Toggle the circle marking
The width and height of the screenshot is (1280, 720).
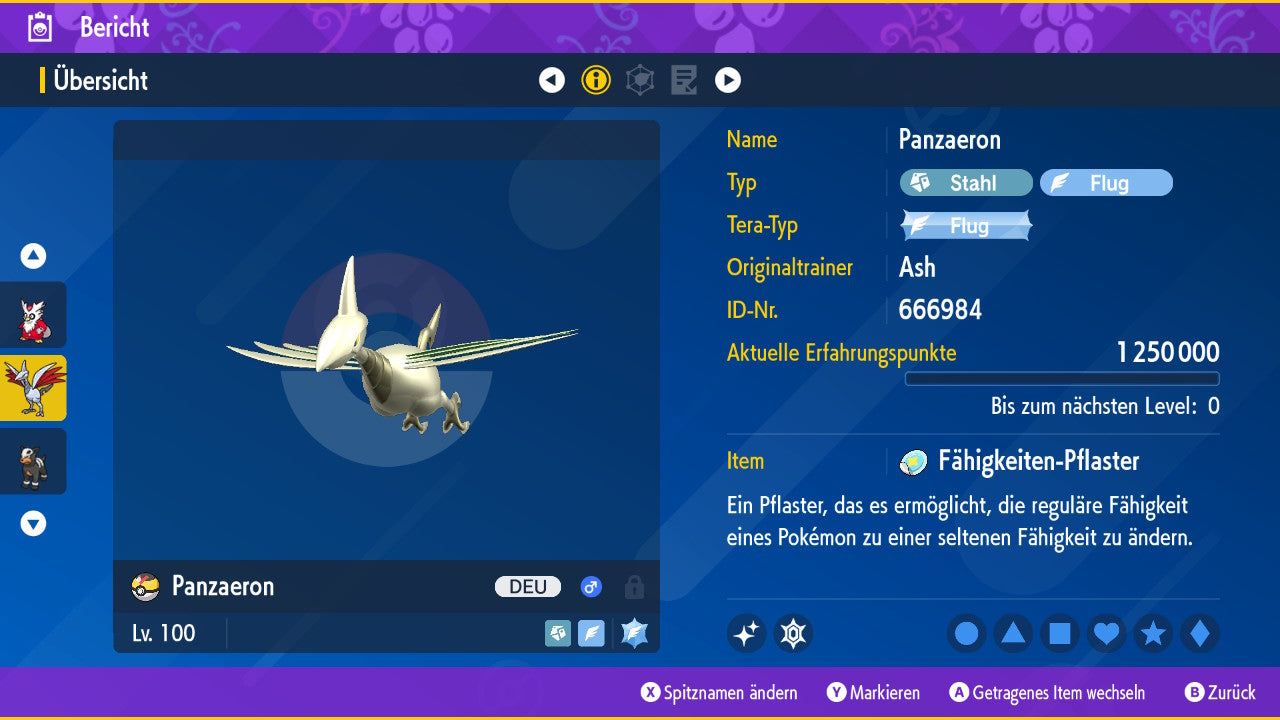tap(966, 634)
